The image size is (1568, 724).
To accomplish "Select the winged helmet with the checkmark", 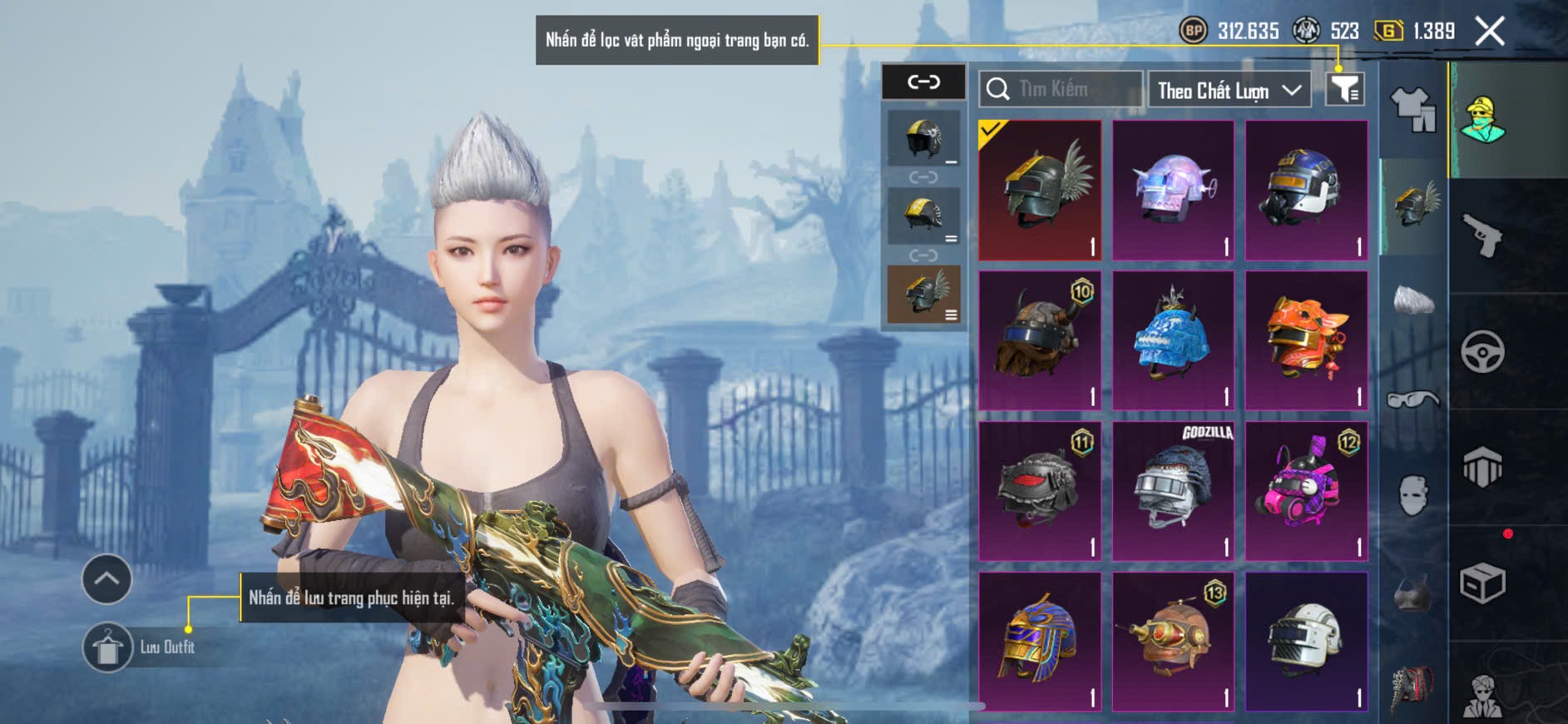I will pos(1040,190).
